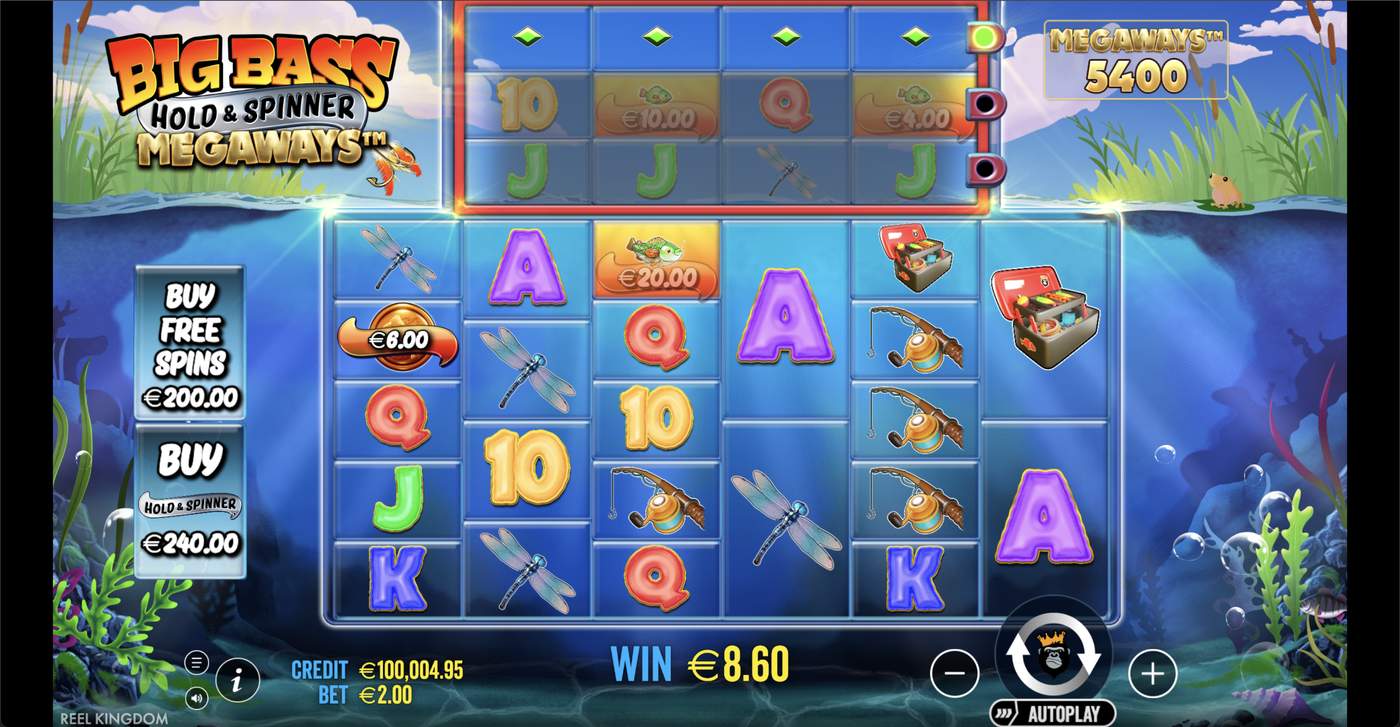
Task: Buy Hold & Spinner for €240.00
Action: click(189, 502)
